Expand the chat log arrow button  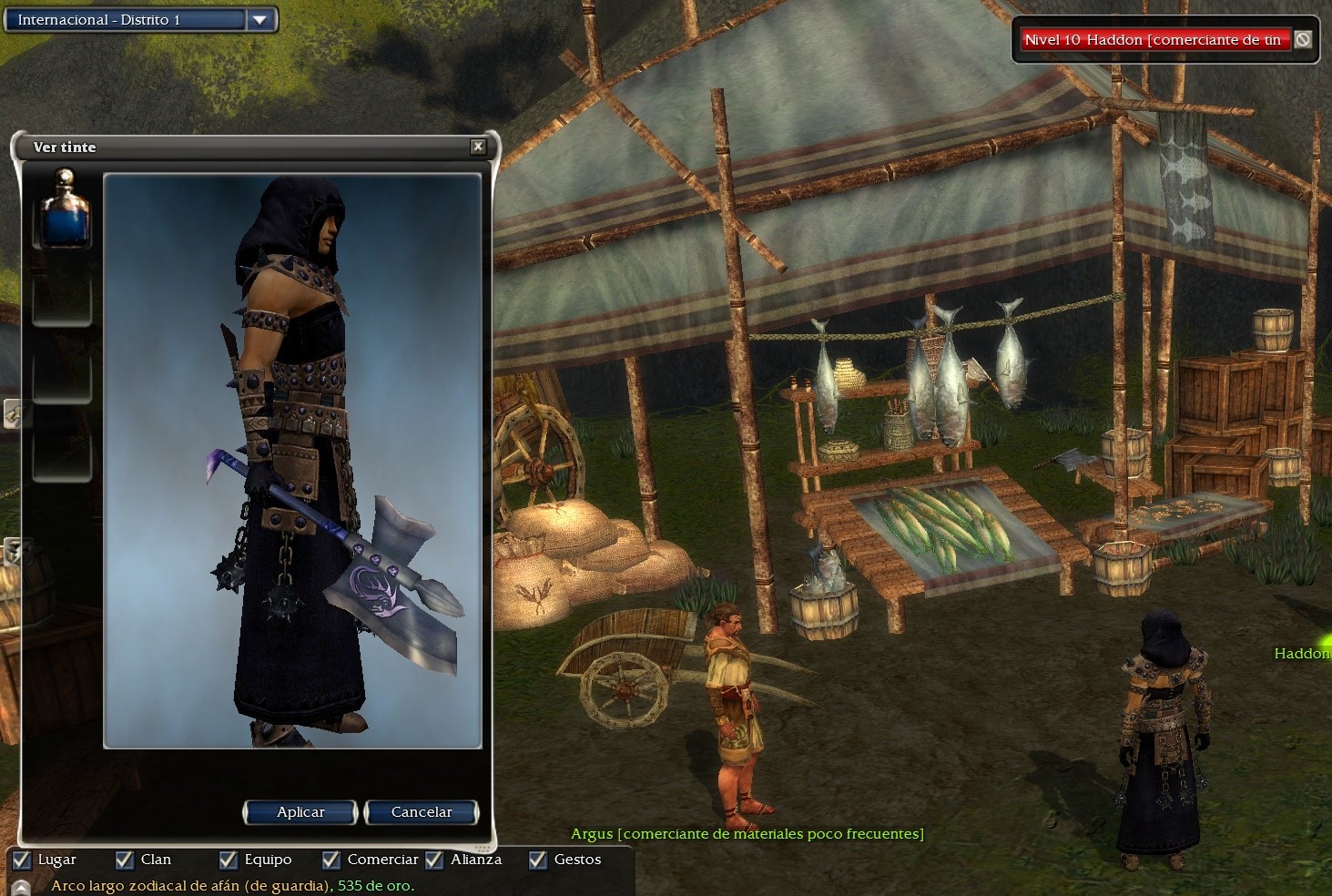(22, 887)
